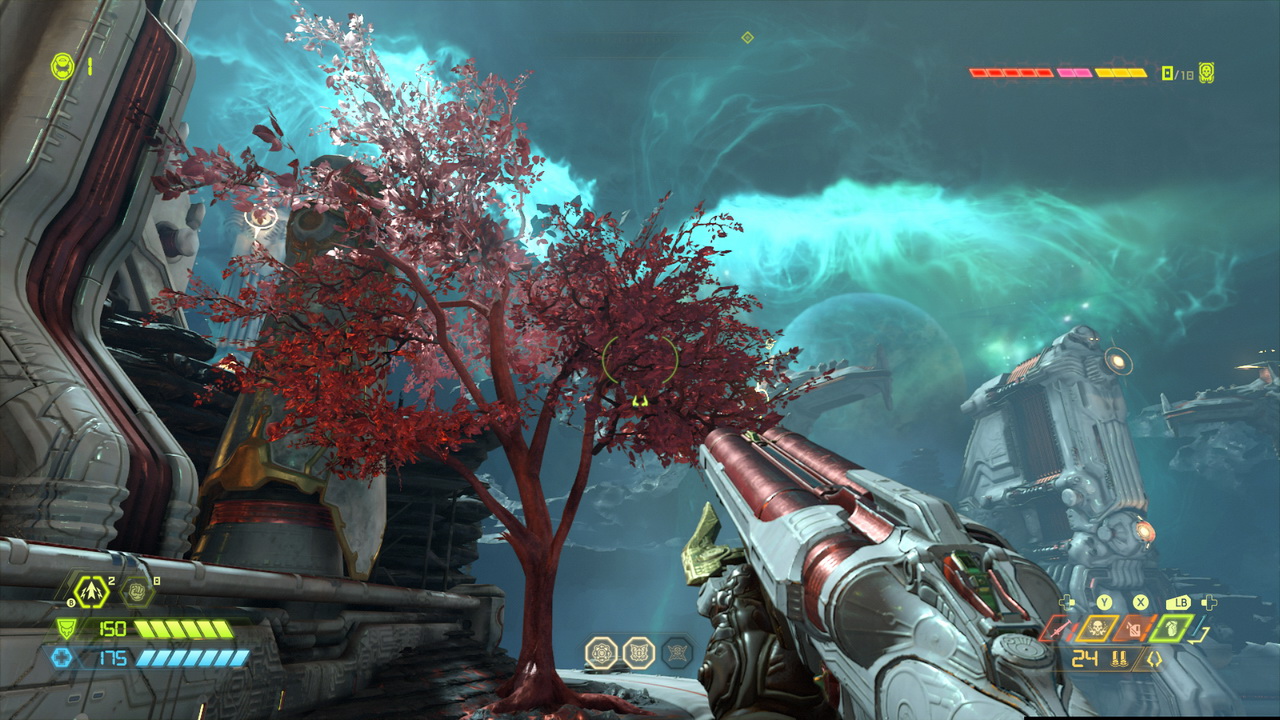Screen dimensions: 1280x720
Task: Choose the dimmed rune slot icon
Action: click(x=677, y=653)
